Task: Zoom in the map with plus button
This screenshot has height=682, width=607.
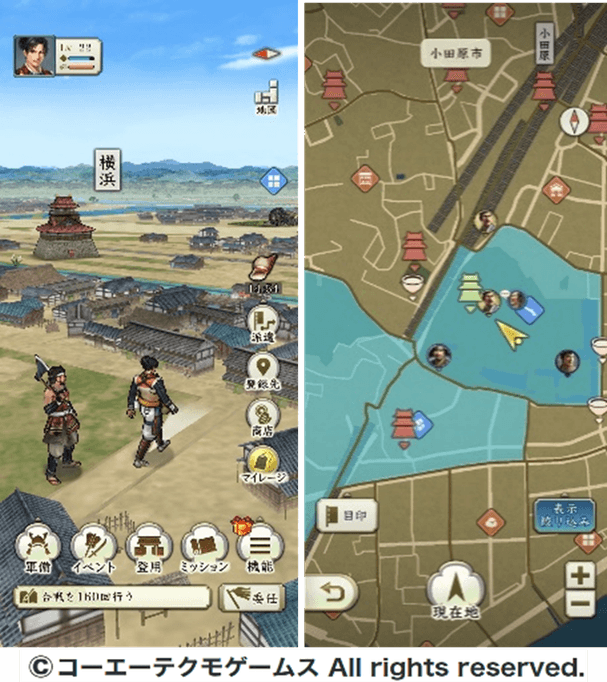Action: [581, 574]
